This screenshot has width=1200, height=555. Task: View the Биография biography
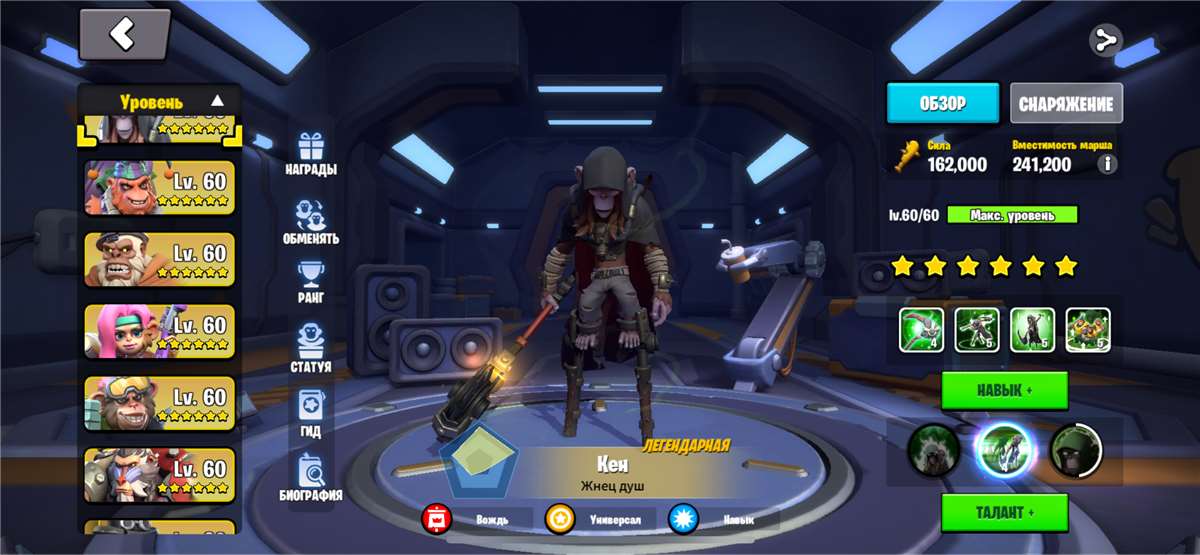coord(311,478)
